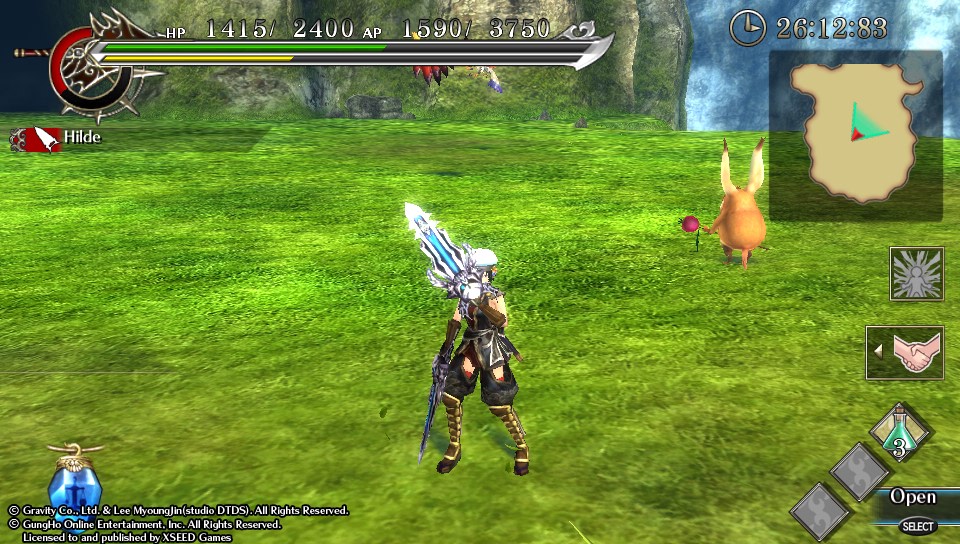This screenshot has width=960, height=544.
Task: Tap the minimap in the corner
Action: pos(856,135)
